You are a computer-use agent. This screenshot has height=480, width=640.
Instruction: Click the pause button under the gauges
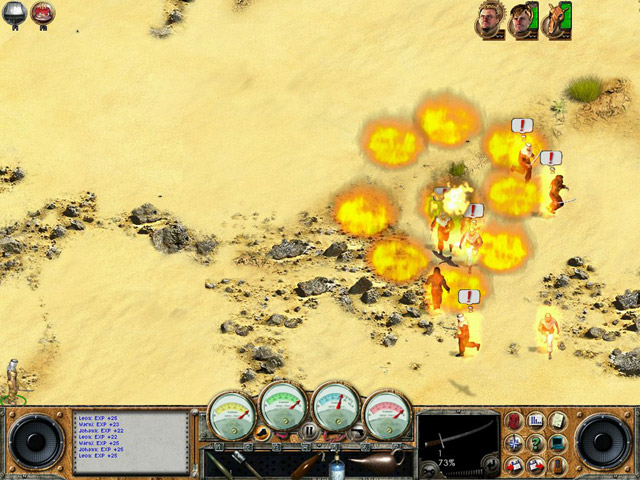pos(309,431)
